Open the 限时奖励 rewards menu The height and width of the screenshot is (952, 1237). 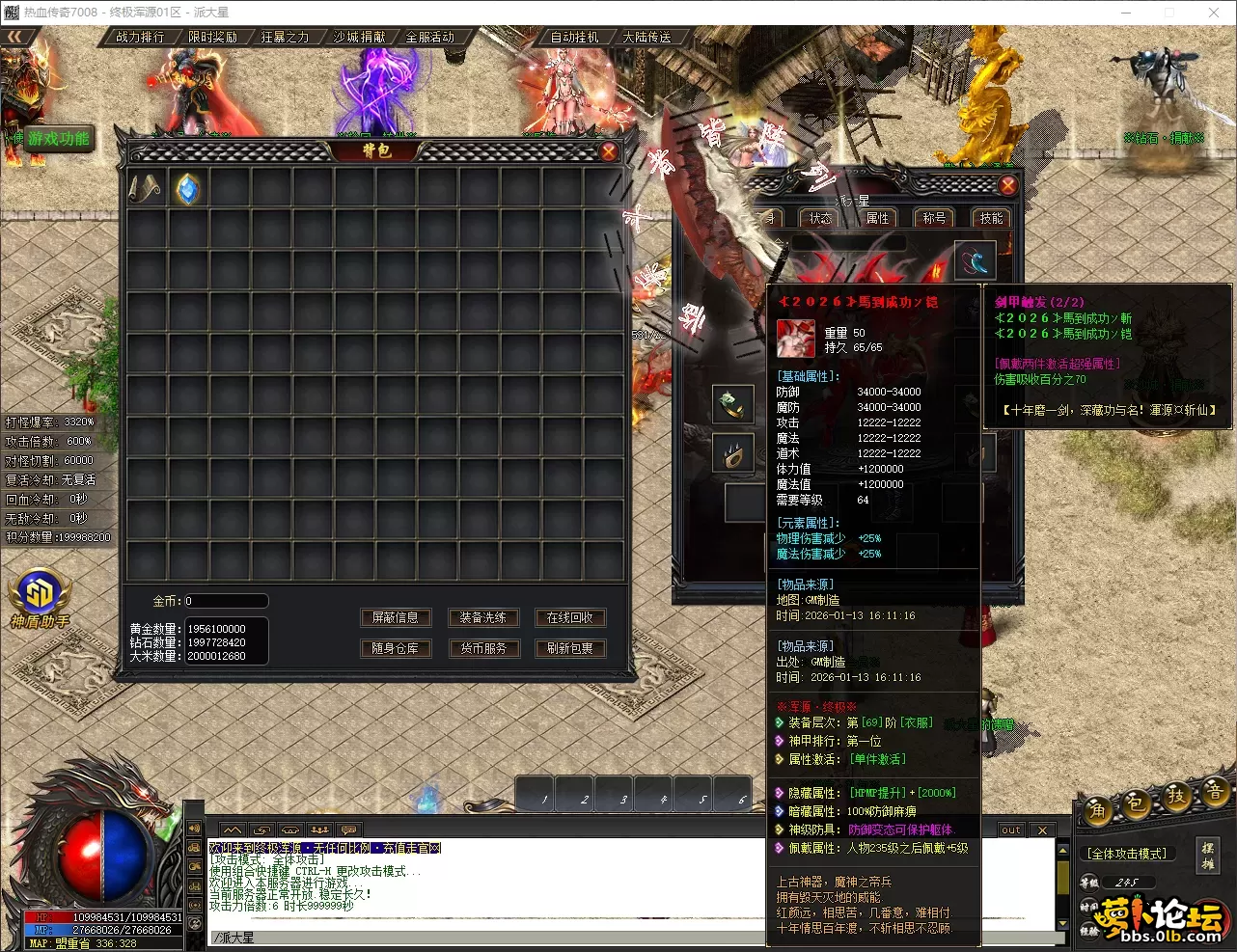pyautogui.click(x=212, y=37)
